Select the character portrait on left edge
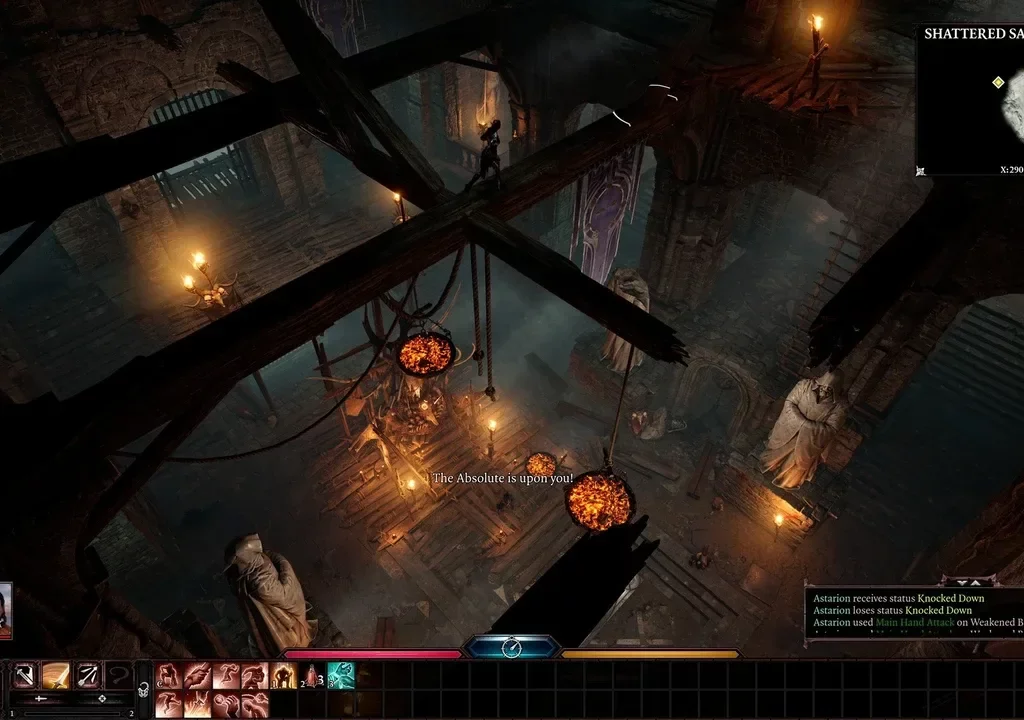Image resolution: width=1024 pixels, height=720 pixels. pos(5,610)
